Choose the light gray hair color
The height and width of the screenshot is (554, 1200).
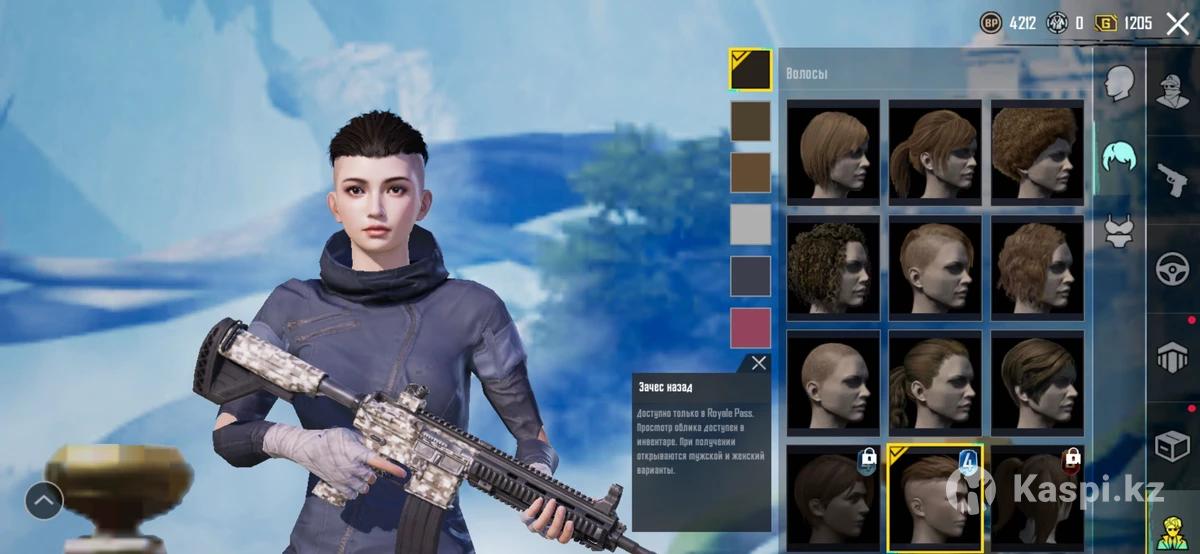750,224
